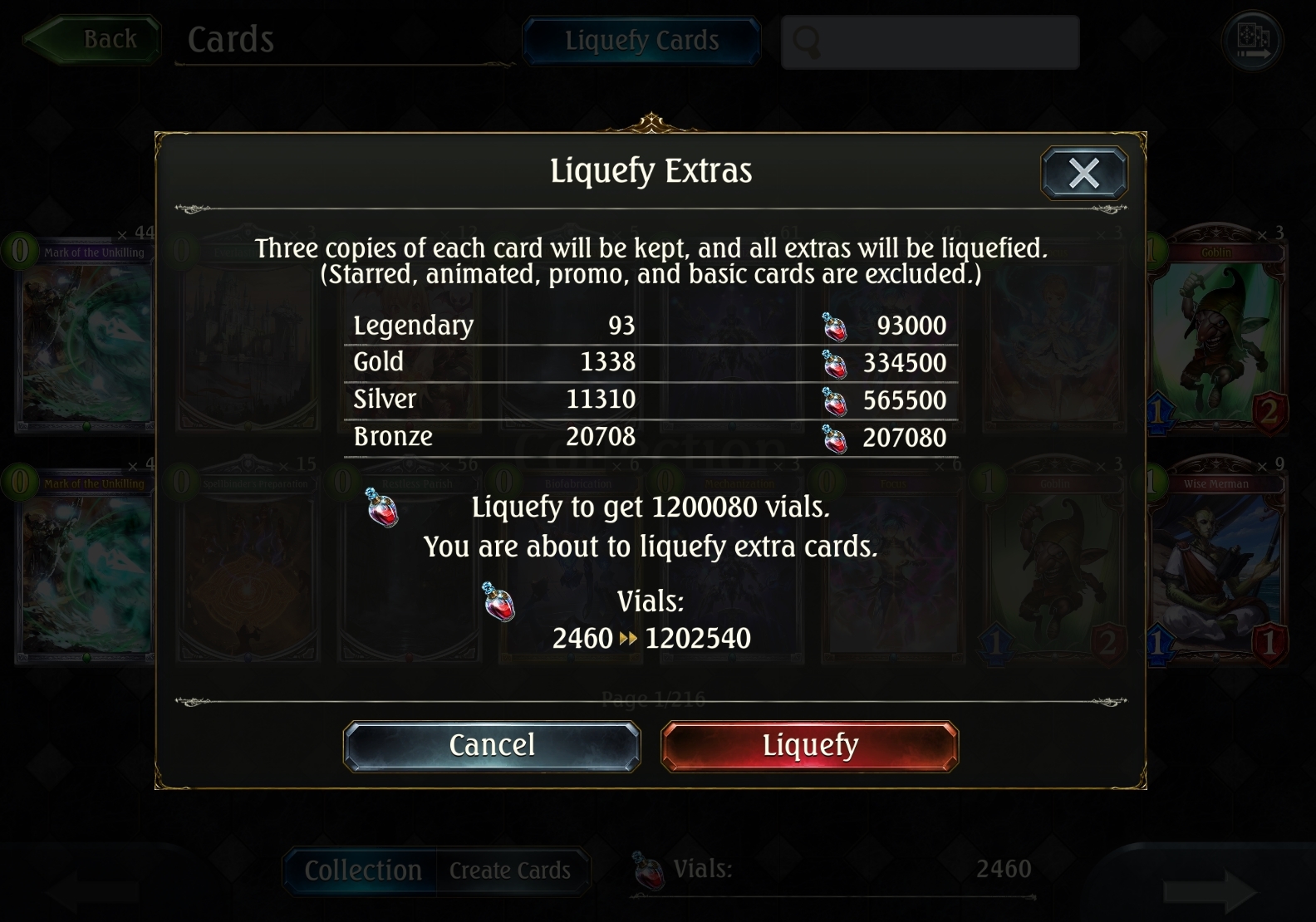Open the Collection tab at the bottom

pos(363,871)
